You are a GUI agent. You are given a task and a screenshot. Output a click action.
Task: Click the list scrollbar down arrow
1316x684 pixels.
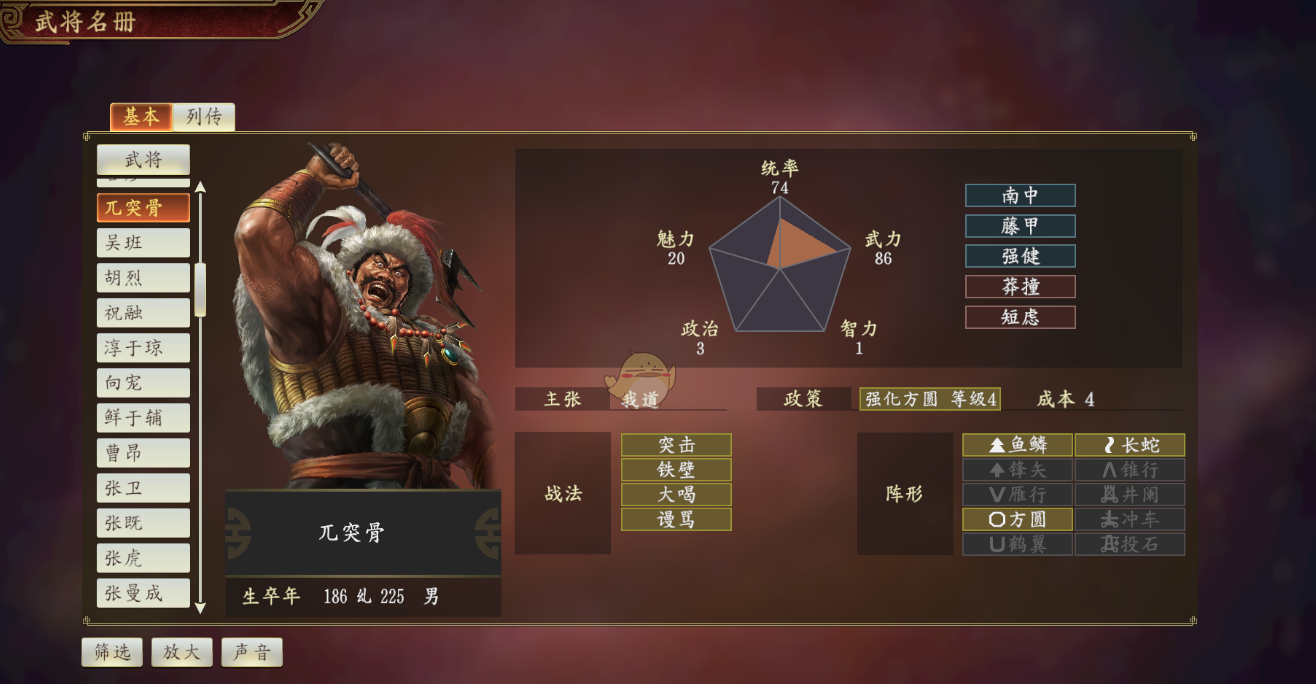(x=200, y=607)
